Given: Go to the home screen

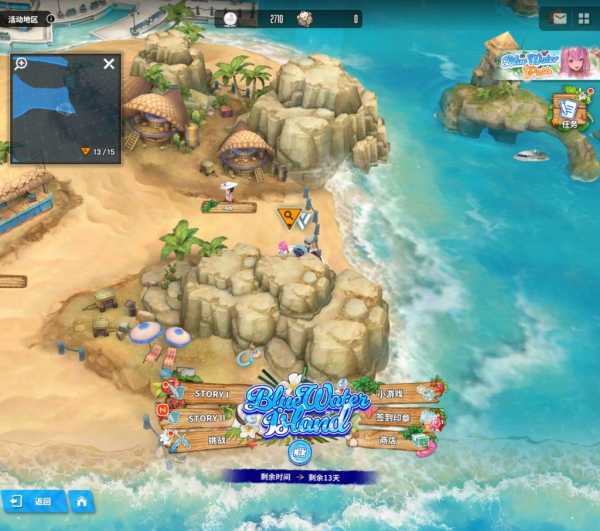Looking at the screenshot, I should tap(81, 501).
